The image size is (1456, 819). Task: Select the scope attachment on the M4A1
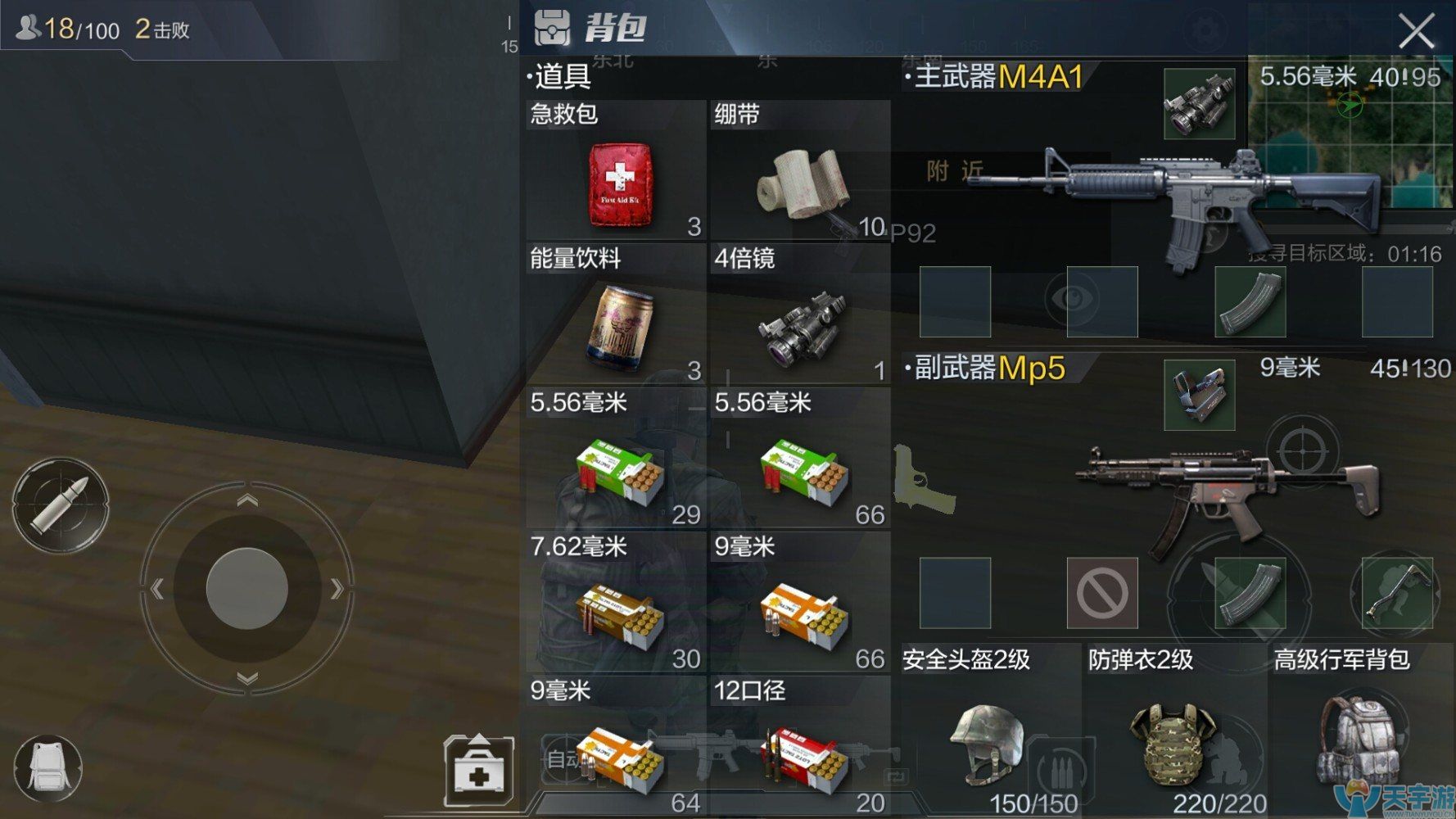[x=1199, y=102]
